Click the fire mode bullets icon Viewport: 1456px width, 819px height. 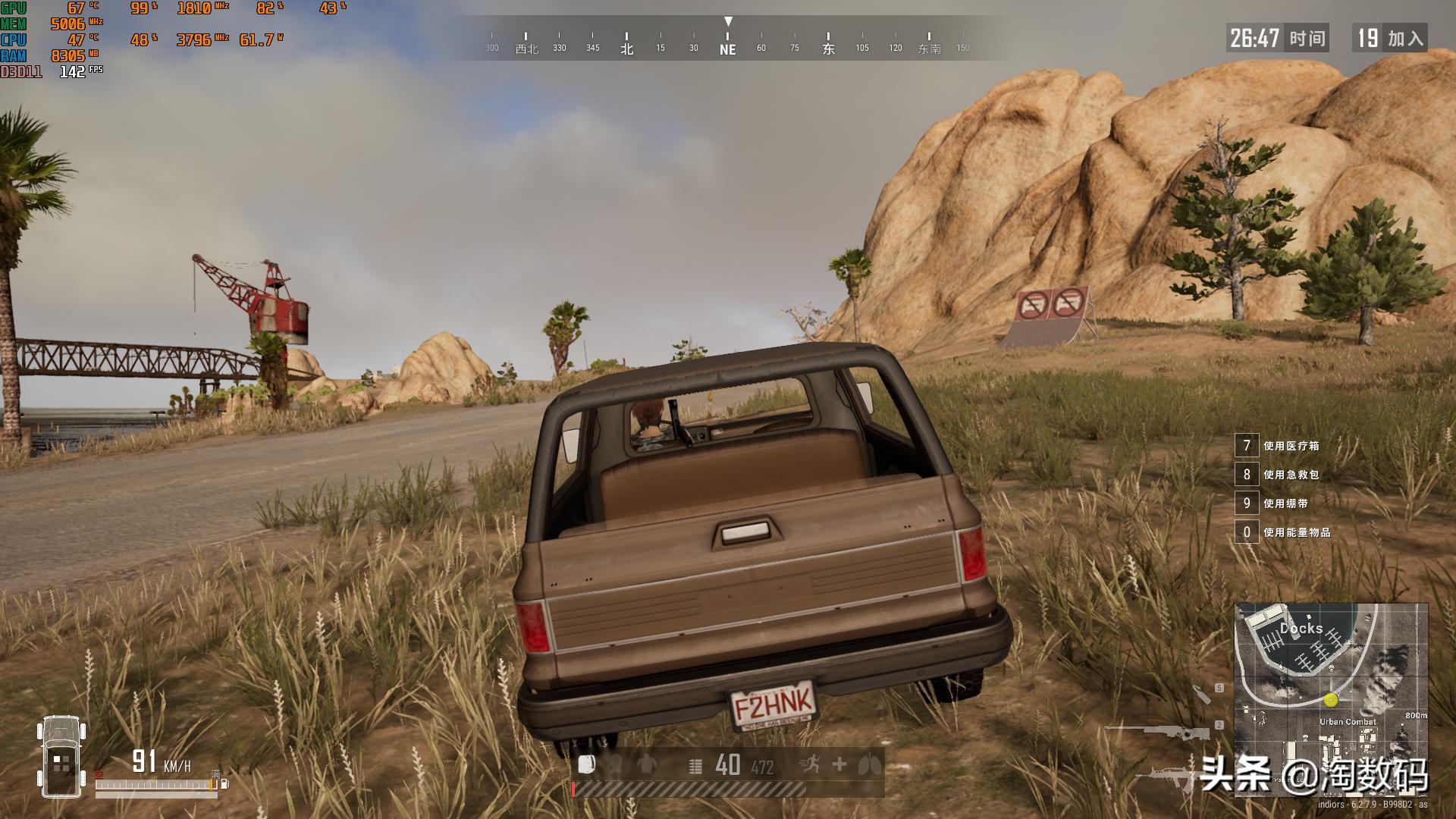coord(695,766)
